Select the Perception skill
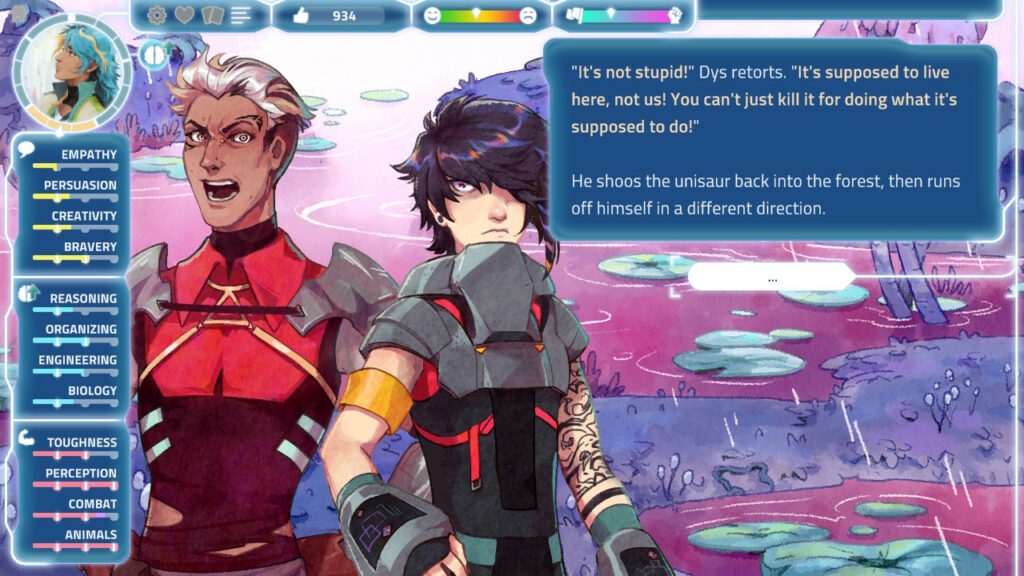Image resolution: width=1024 pixels, height=576 pixels. click(81, 474)
